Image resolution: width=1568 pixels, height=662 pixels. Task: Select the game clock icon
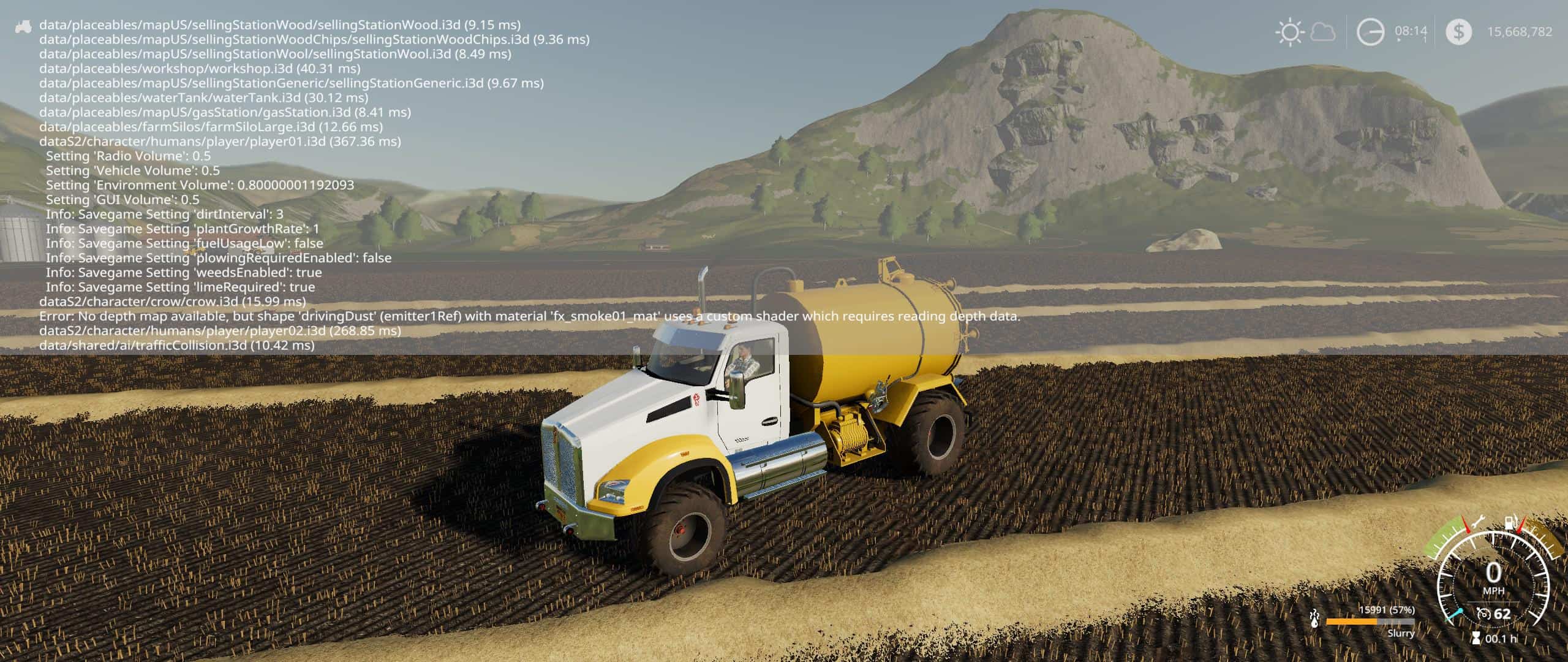1370,32
